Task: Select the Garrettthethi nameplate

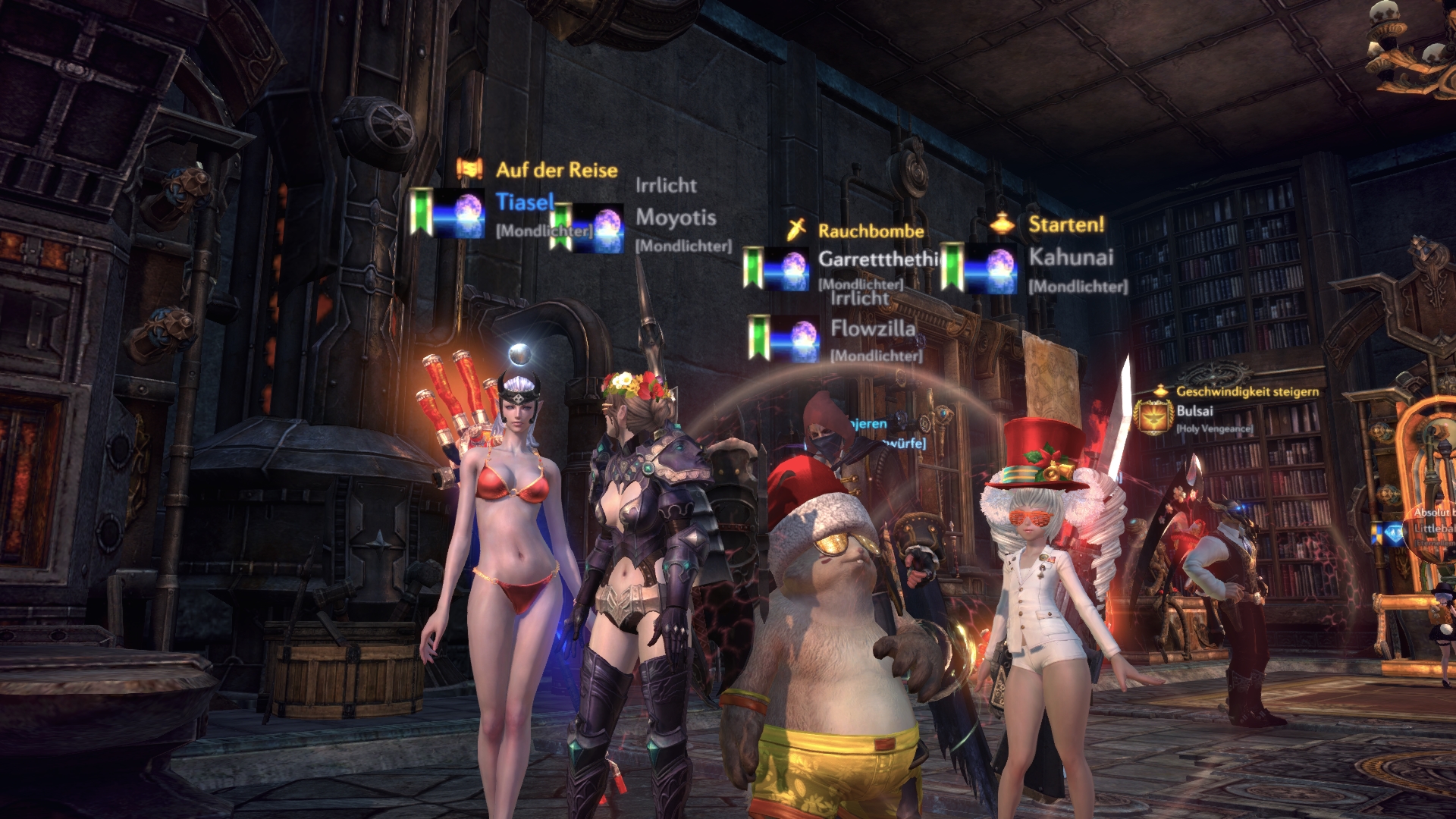Action: [877, 259]
